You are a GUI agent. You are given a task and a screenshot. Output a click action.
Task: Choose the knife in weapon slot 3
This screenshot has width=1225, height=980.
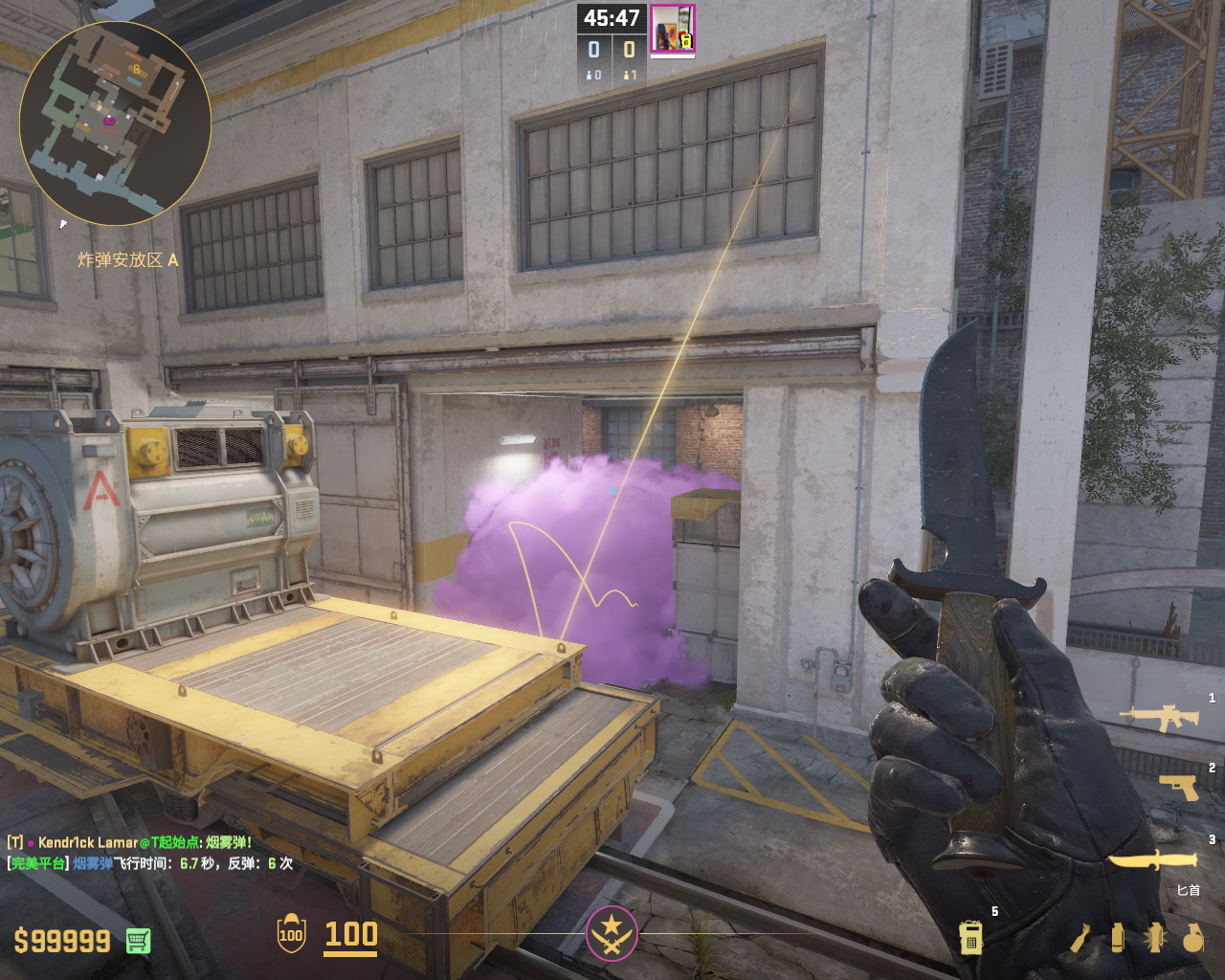pos(1152,860)
